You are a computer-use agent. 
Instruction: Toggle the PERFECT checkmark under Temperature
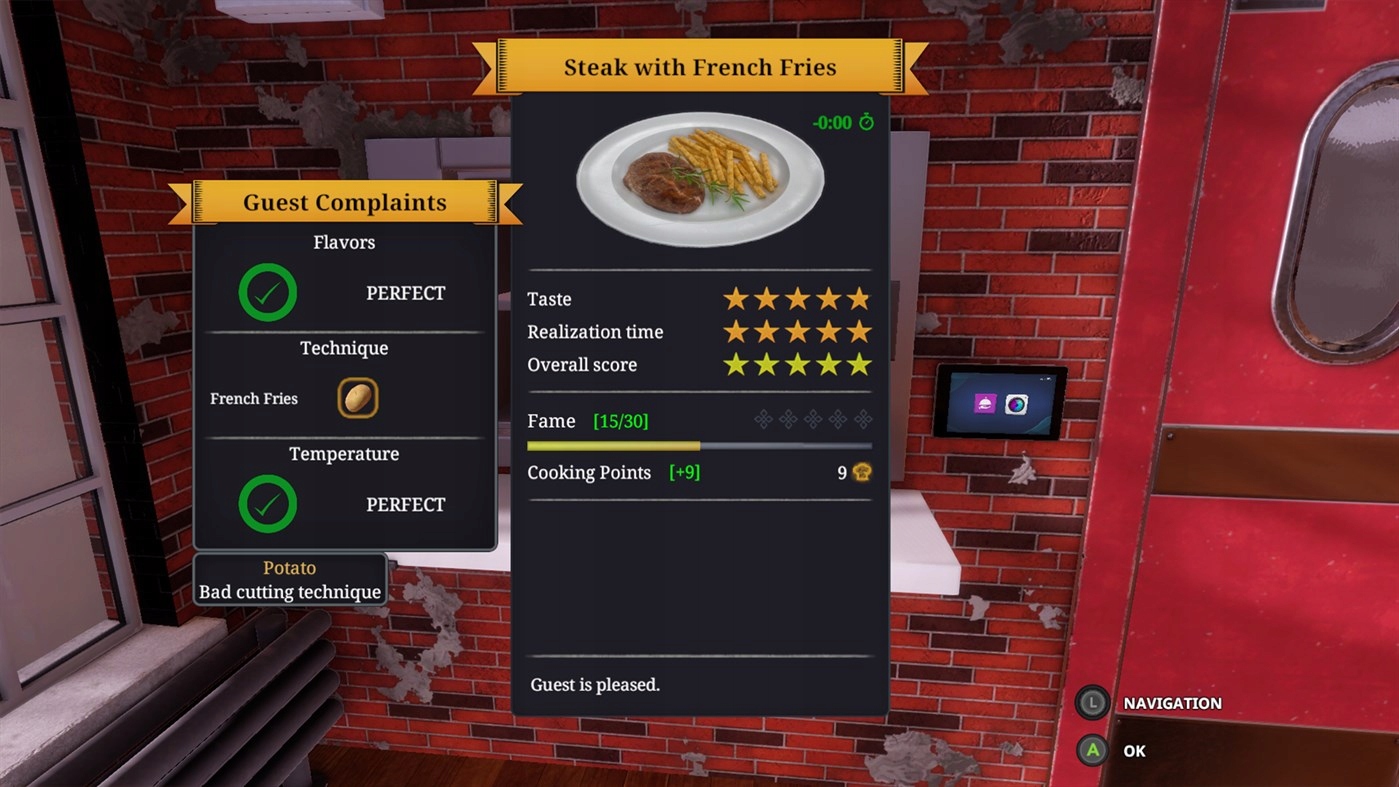[267, 504]
